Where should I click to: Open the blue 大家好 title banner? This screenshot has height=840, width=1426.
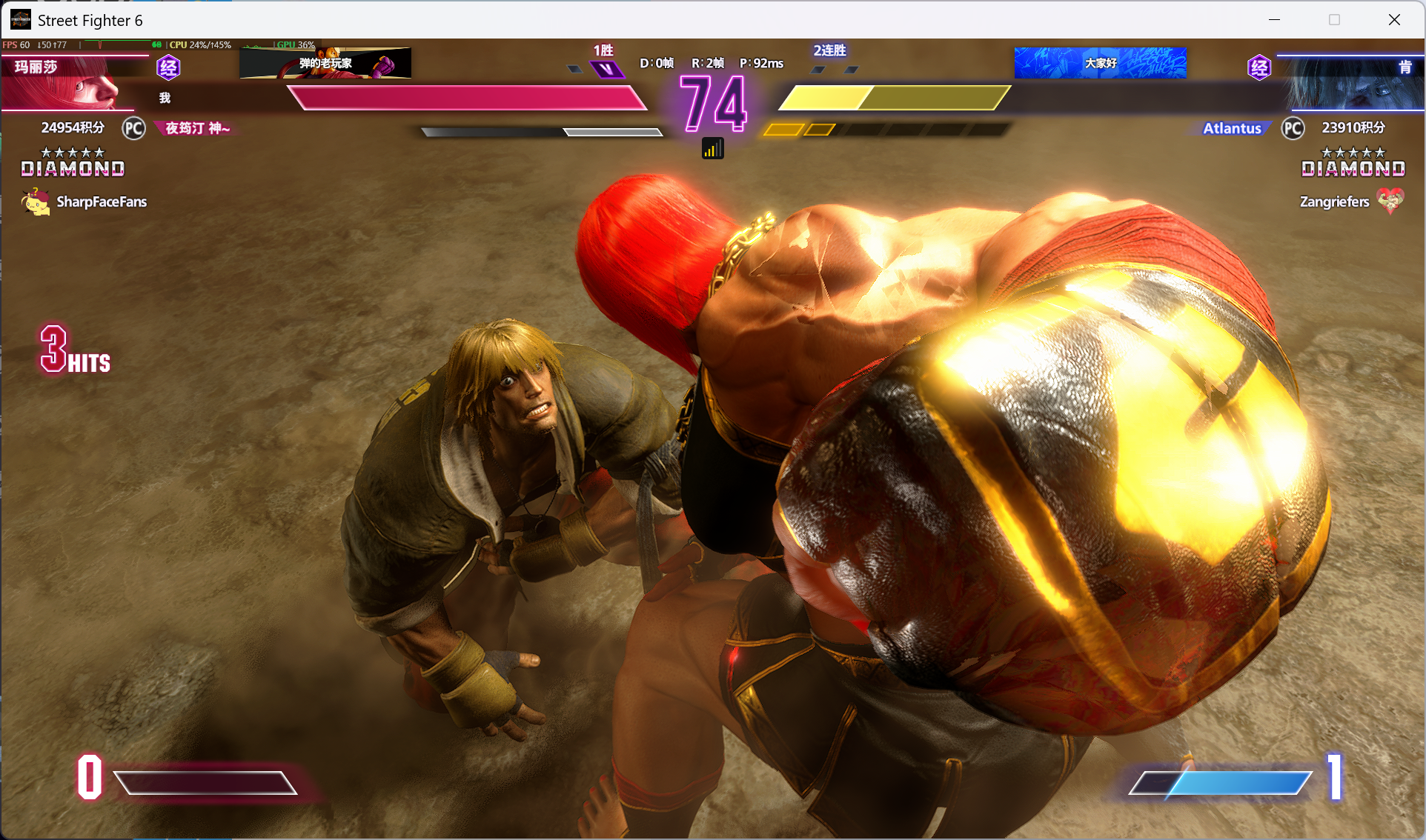[1100, 63]
